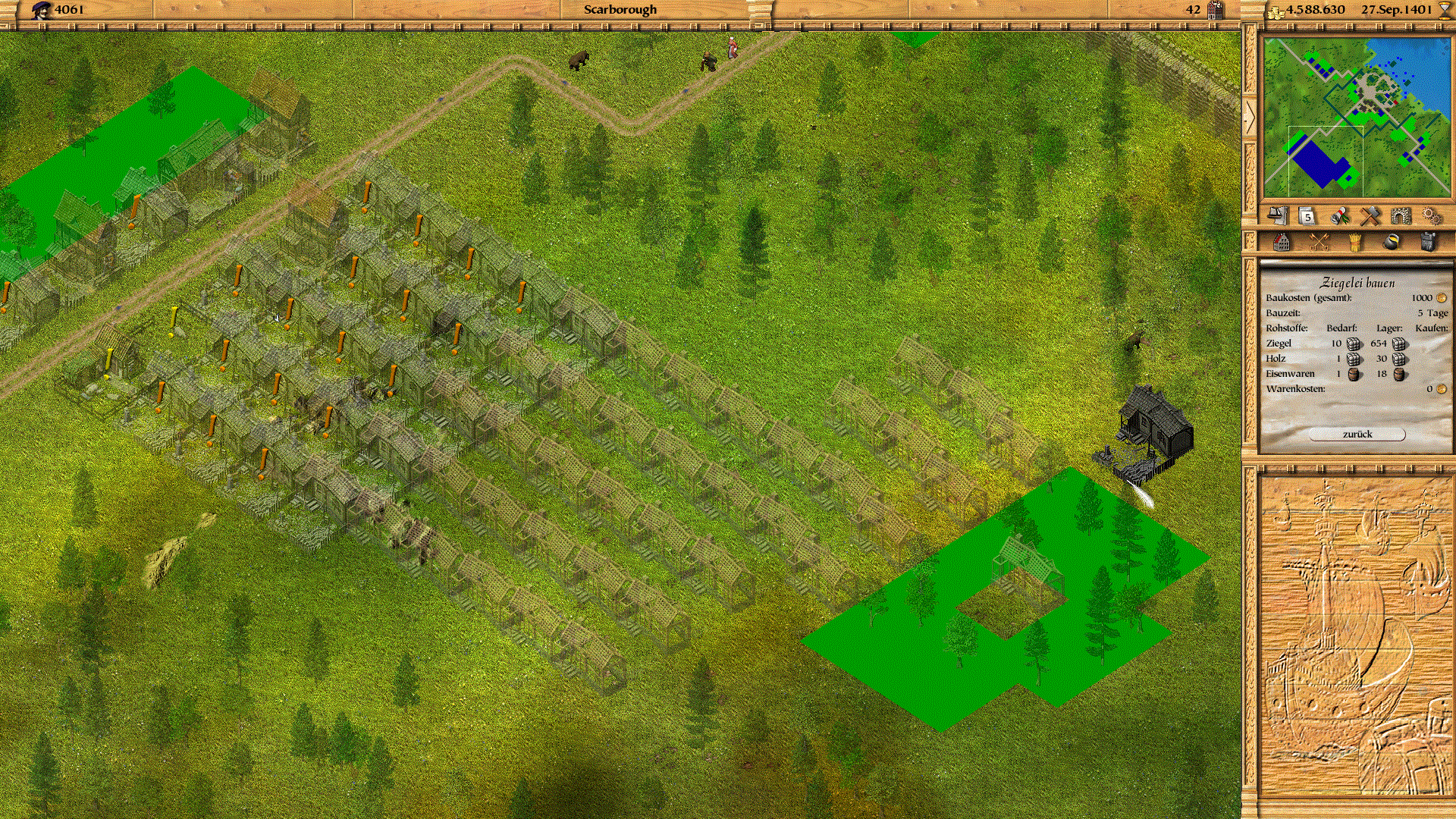
Task: Click the zurück button in build panel
Action: tap(1357, 435)
